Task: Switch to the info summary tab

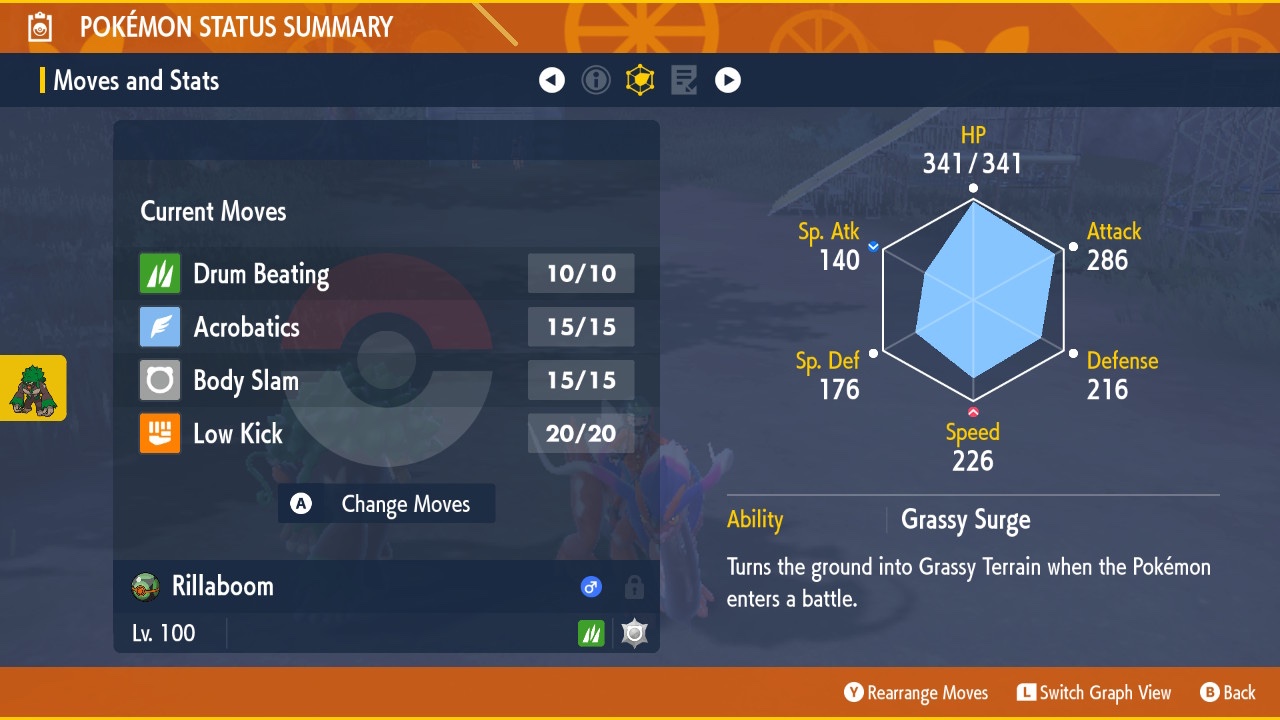Action: pos(596,80)
